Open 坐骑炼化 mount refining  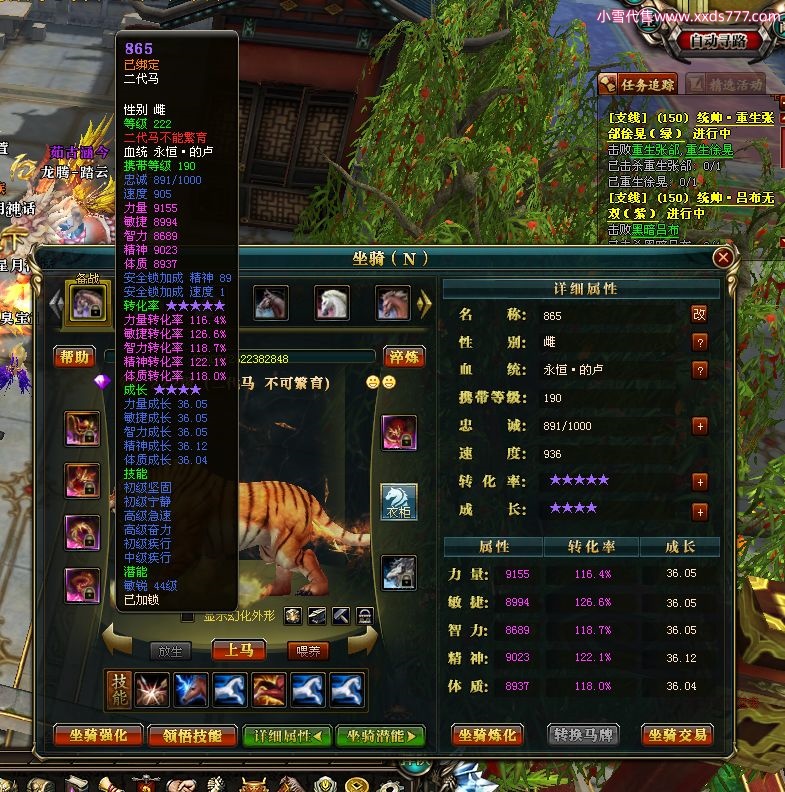pos(487,736)
